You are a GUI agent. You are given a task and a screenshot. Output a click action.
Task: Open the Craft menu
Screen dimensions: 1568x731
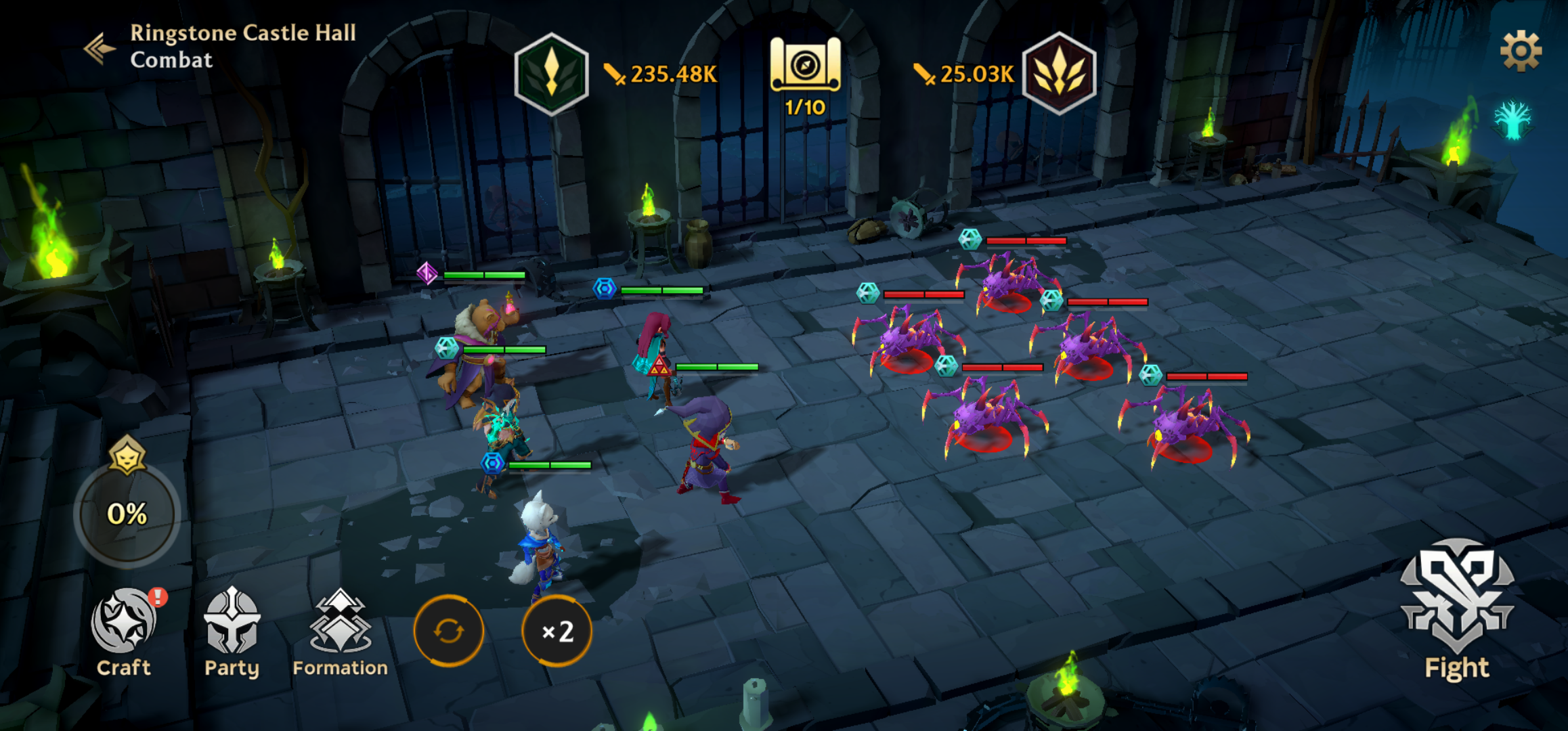(x=124, y=631)
